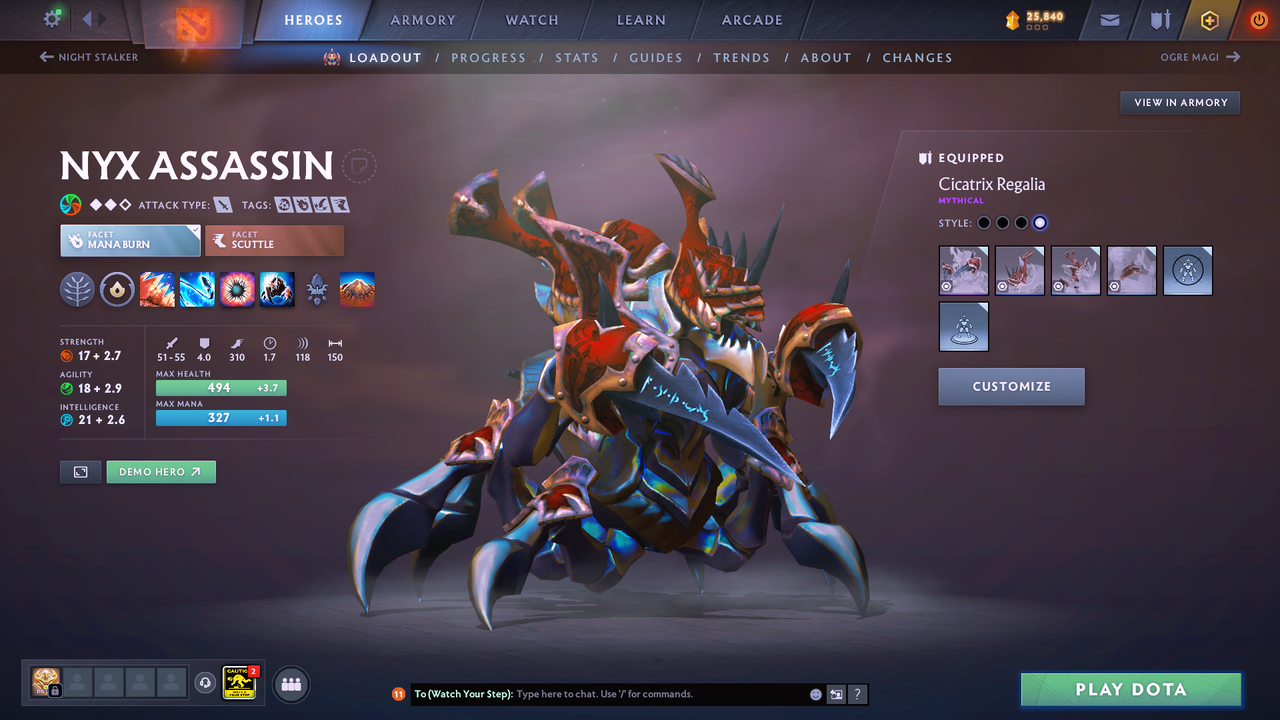Open the Aghanim's Shard Burrow ability icon
The image size is (1280, 720).
[x=356, y=289]
